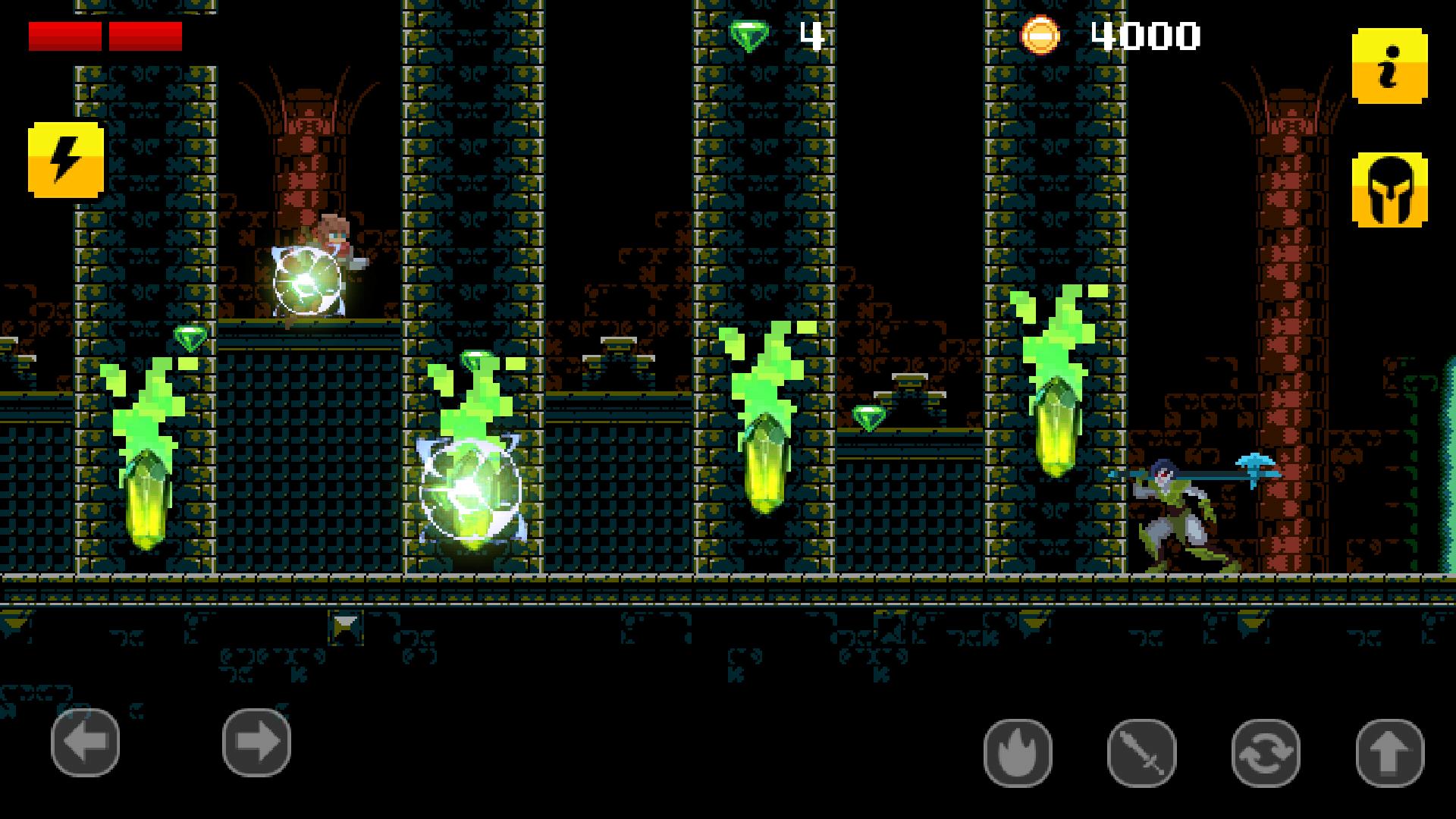Tap the yellow lightning bolt power button
The width and height of the screenshot is (1456, 819).
(66, 160)
